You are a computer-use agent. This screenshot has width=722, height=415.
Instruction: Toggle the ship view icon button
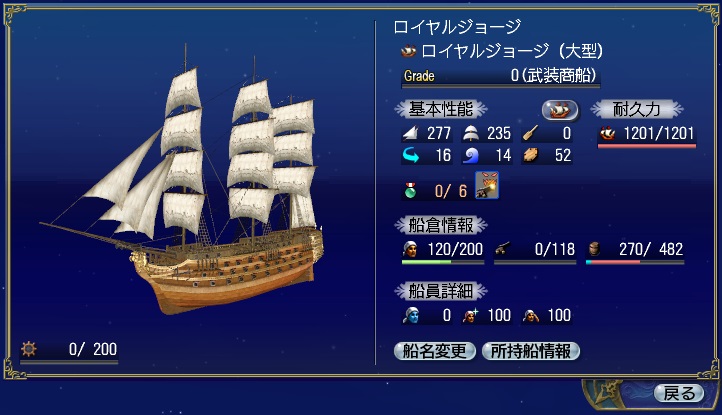tap(560, 109)
